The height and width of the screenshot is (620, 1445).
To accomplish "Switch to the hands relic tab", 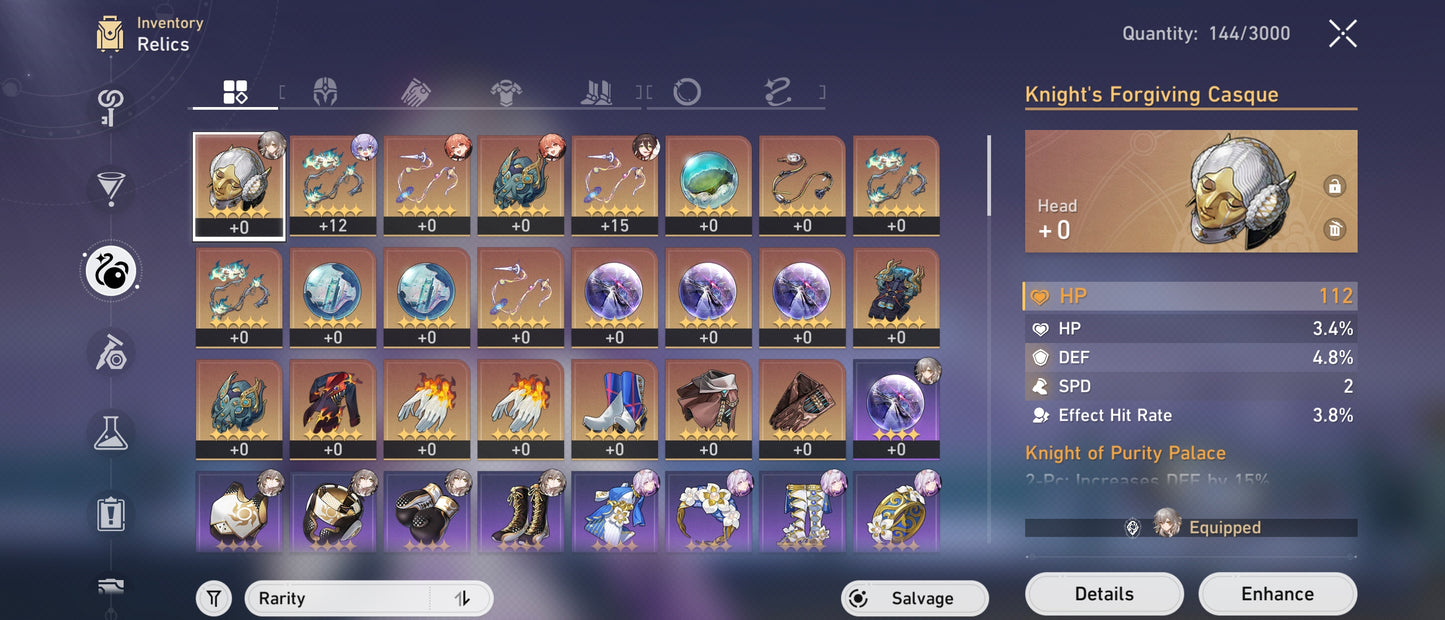I will (x=416, y=93).
